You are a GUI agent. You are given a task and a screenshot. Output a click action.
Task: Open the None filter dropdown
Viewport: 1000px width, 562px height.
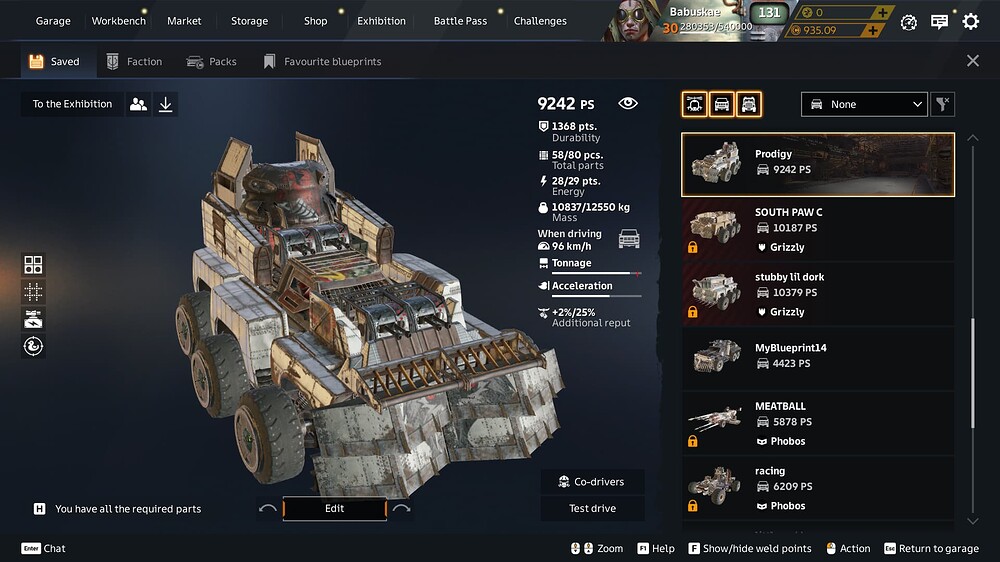tap(865, 104)
